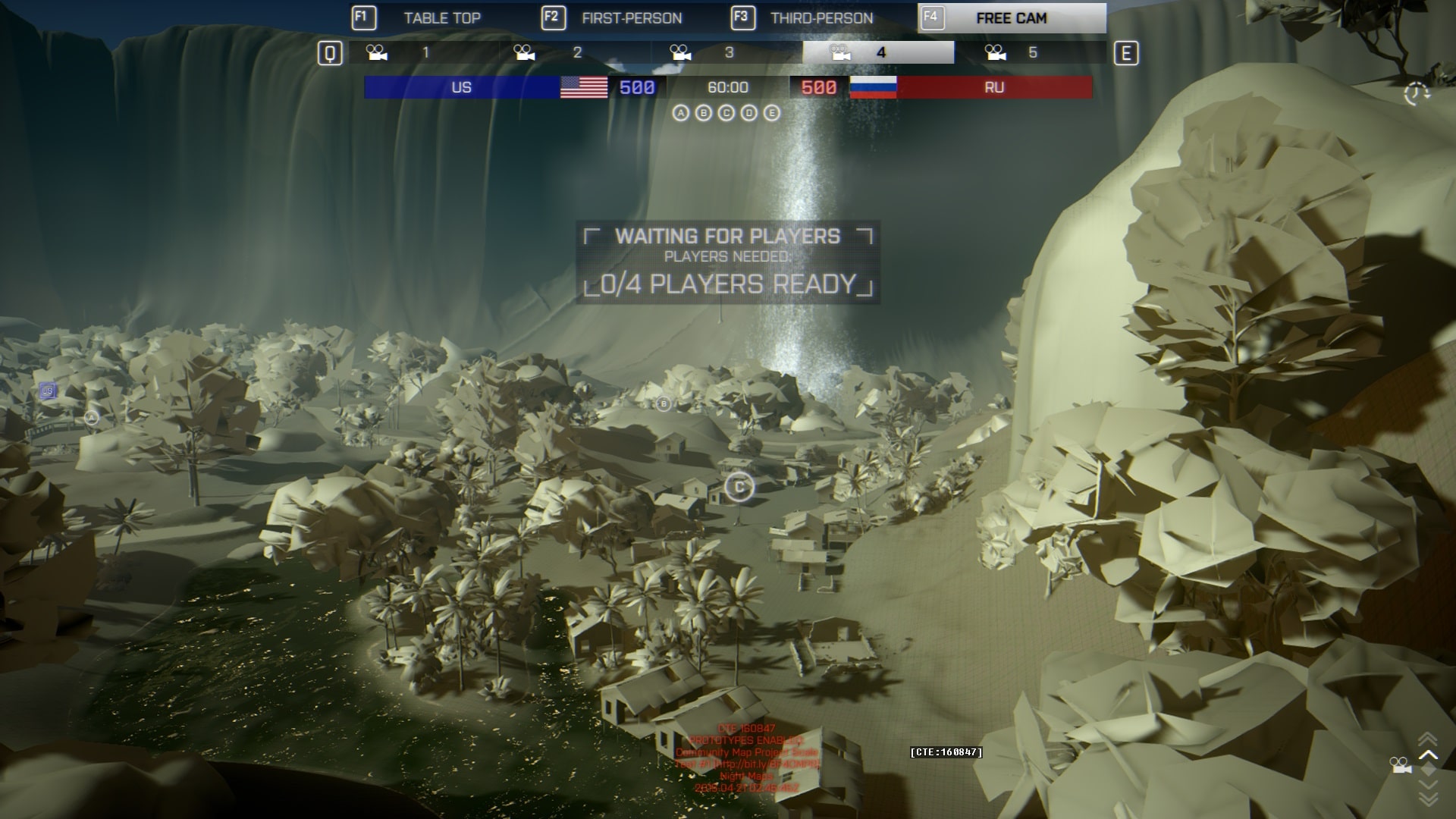Set camera speed to the top double chevron
1456x819 pixels.
(1428, 738)
